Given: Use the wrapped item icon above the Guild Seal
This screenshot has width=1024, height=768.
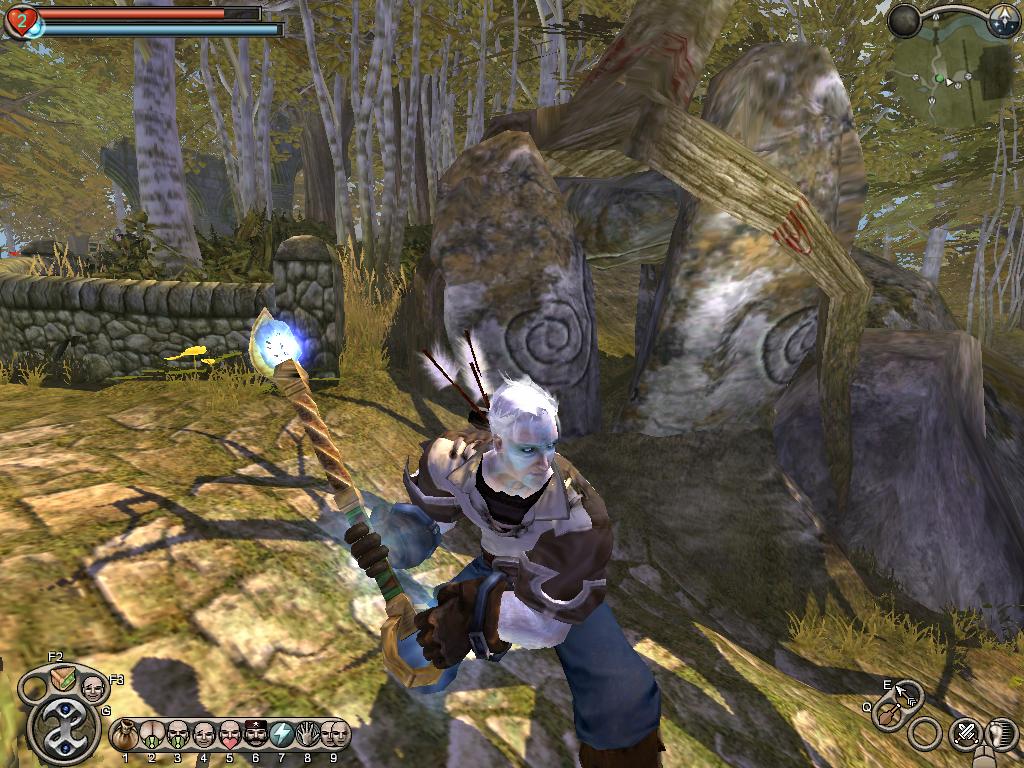Looking at the screenshot, I should (x=62, y=680).
